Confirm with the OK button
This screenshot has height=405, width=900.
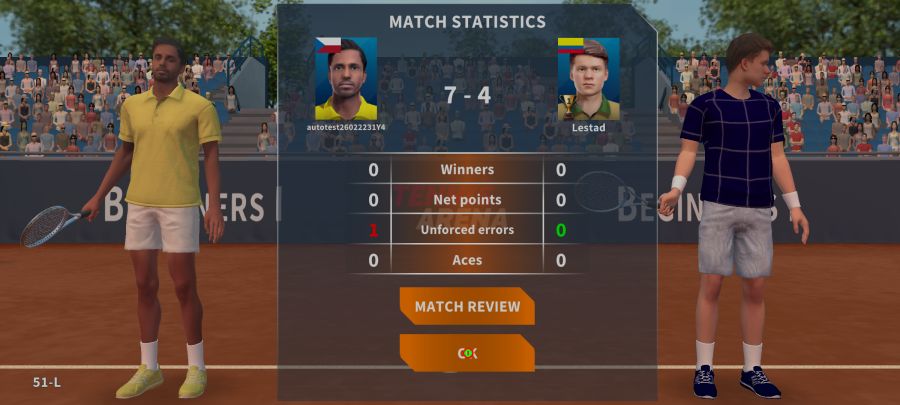pos(467,353)
